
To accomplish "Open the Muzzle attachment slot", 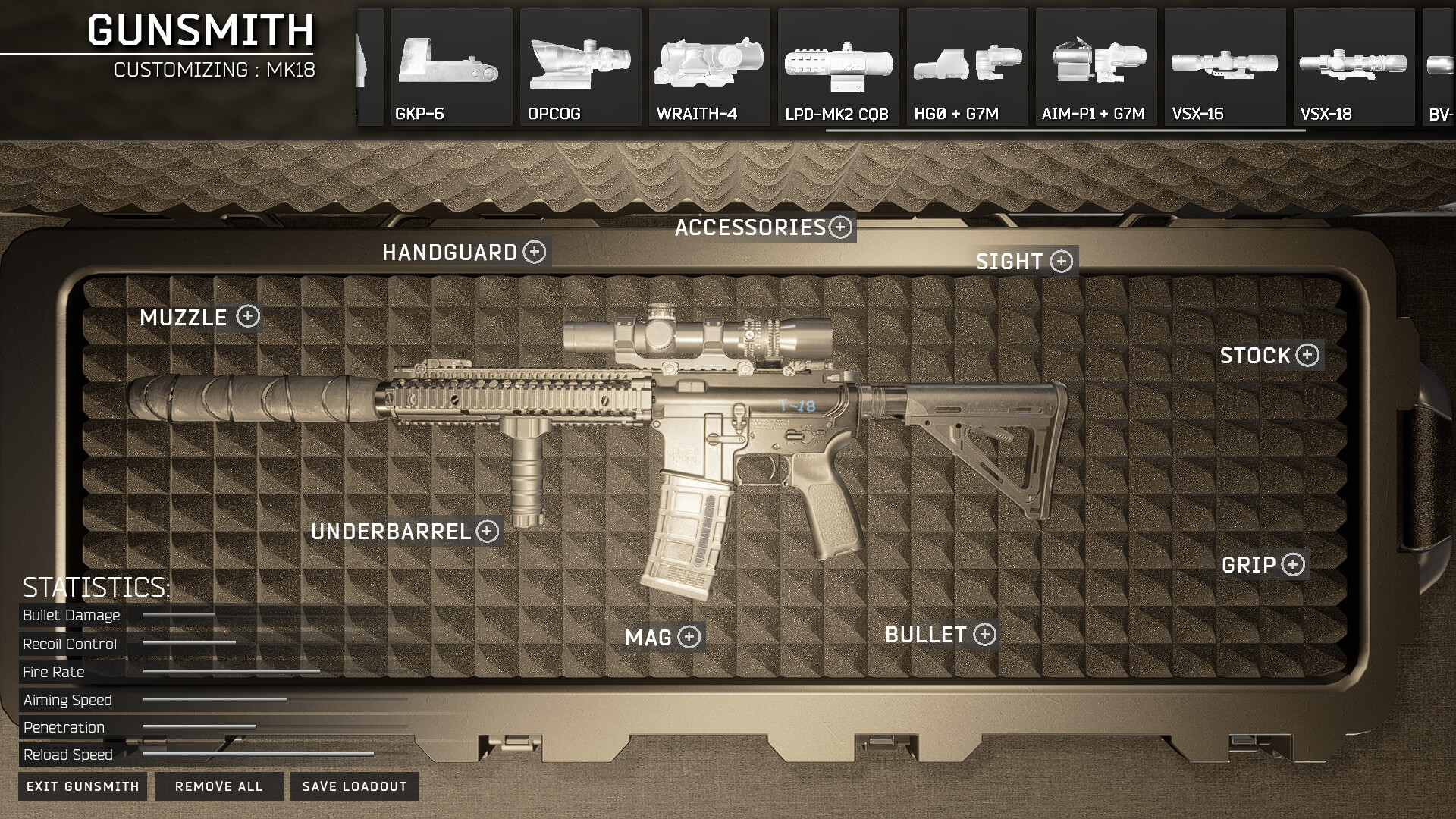I will (248, 318).
